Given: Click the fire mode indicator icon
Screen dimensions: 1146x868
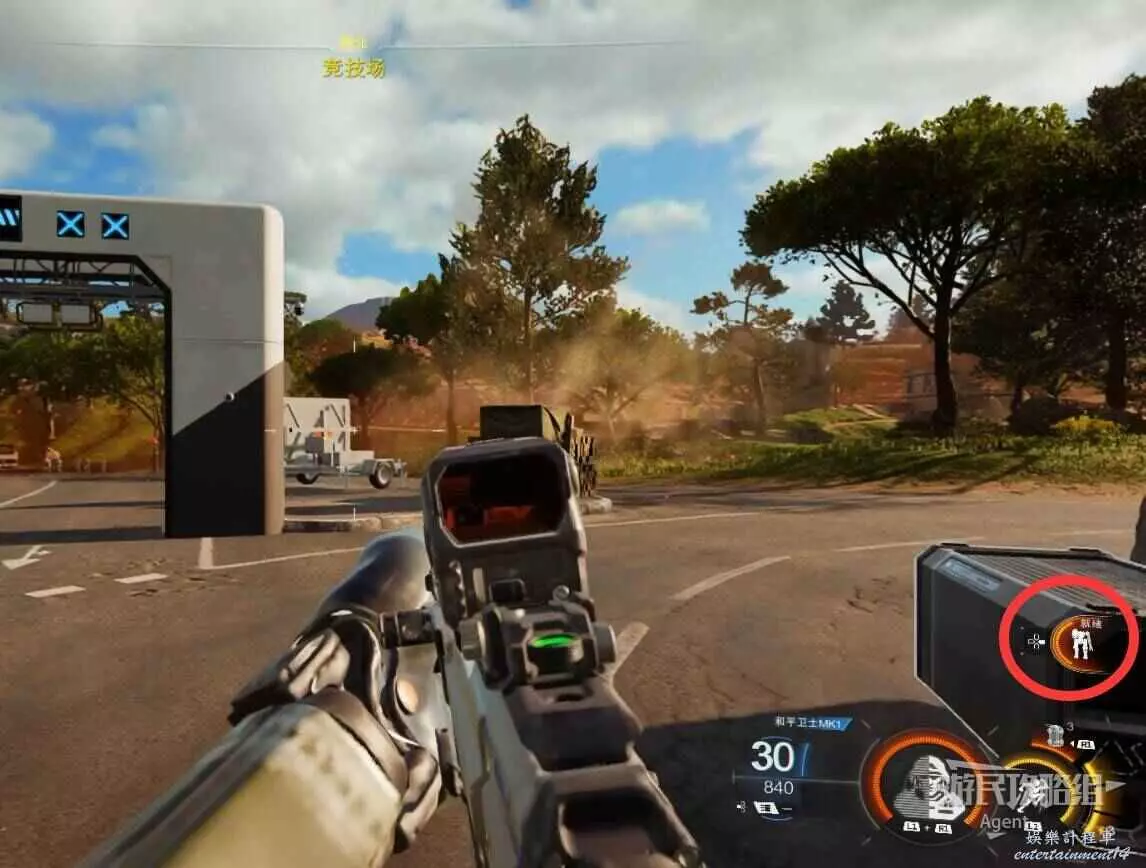Looking at the screenshot, I should click(769, 807).
